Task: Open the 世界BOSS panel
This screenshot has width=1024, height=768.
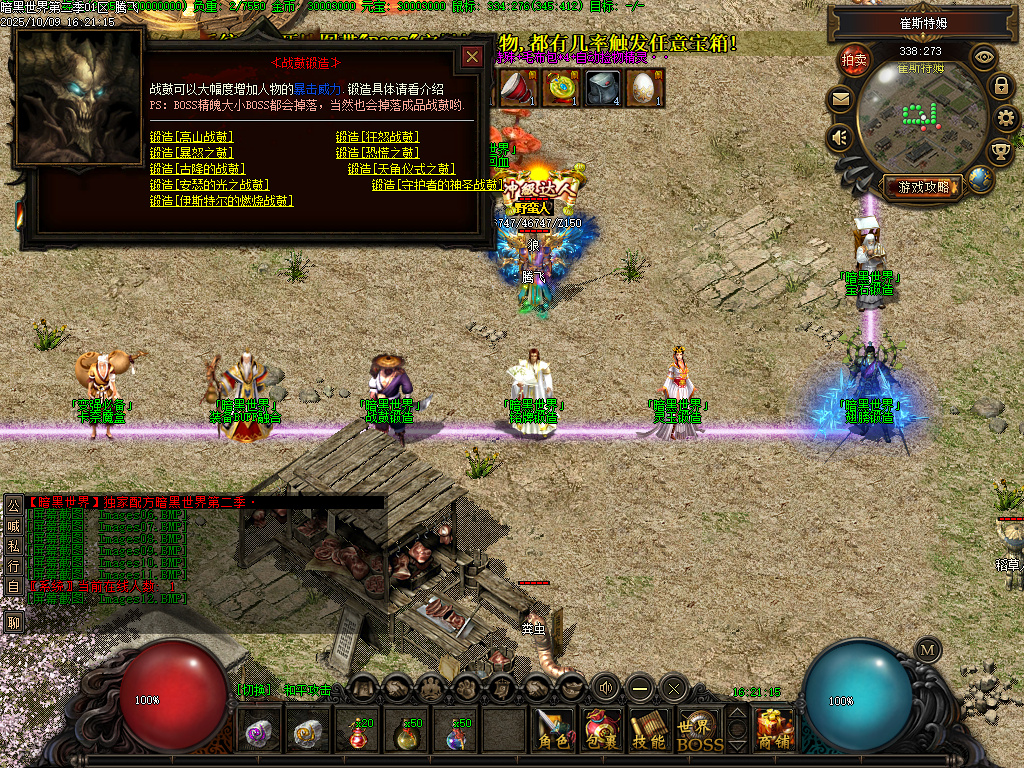Action: pyautogui.click(x=699, y=732)
